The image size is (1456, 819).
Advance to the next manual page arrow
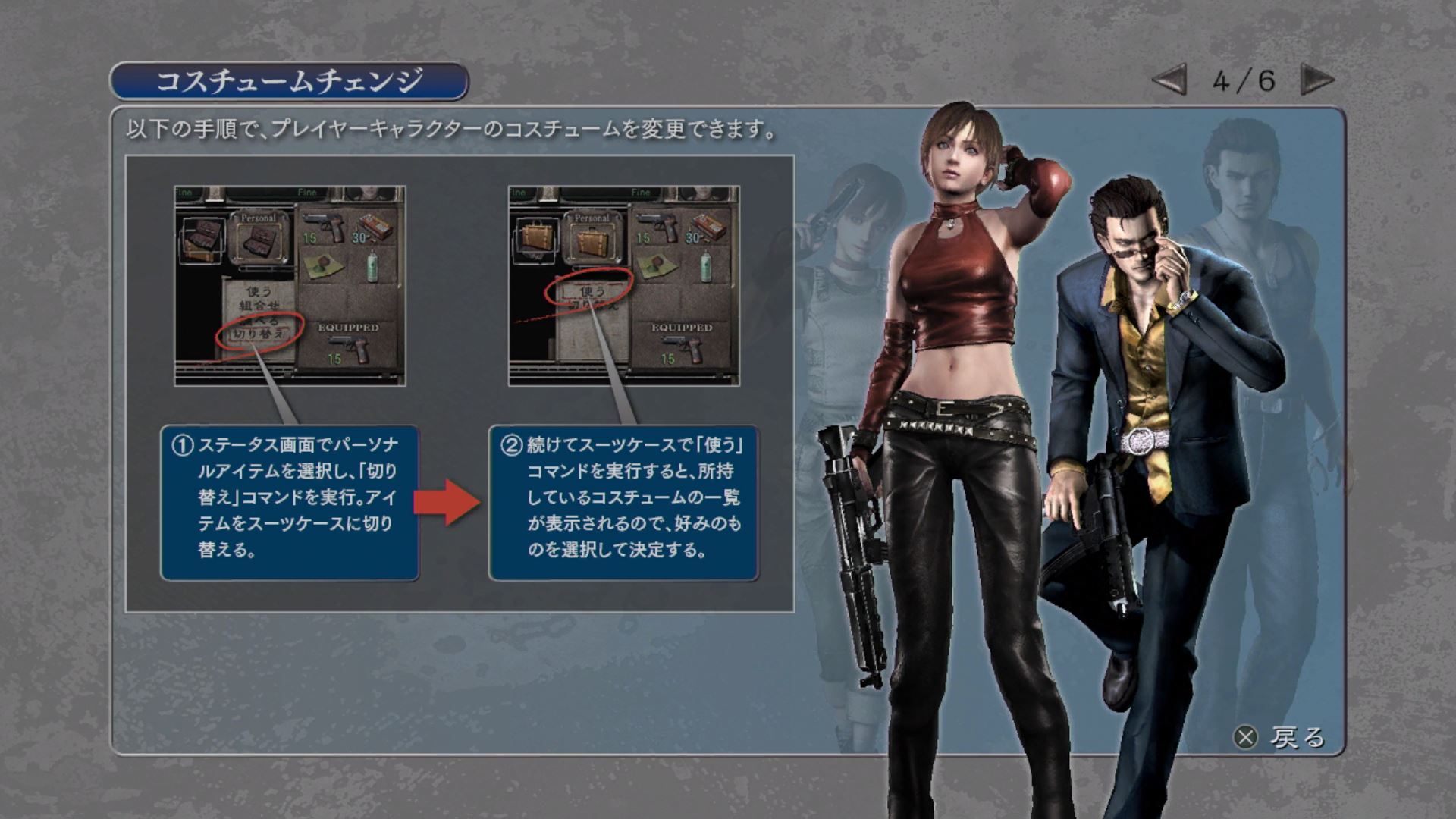pyautogui.click(x=1316, y=80)
